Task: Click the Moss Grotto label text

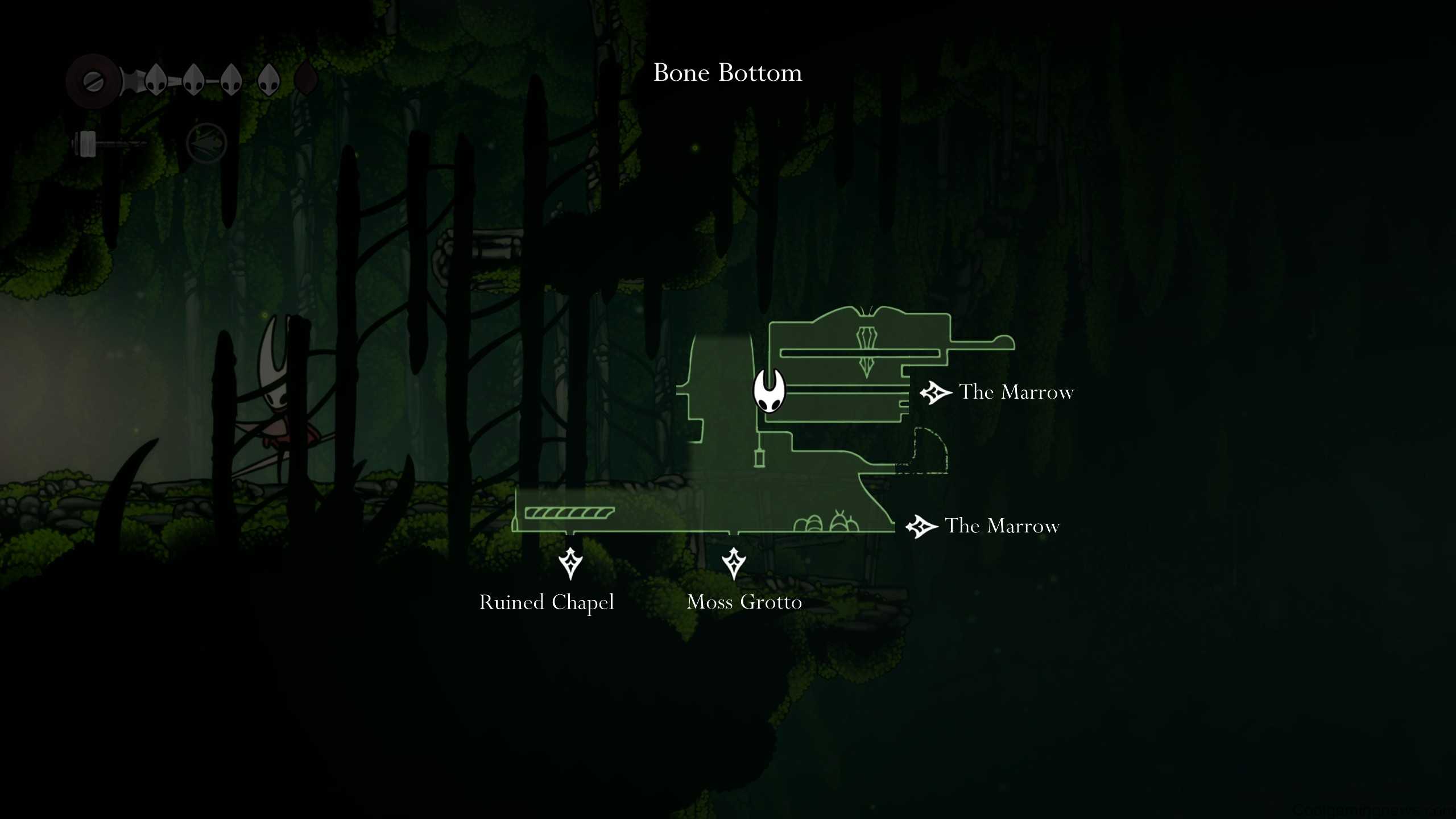Action: coord(744,602)
